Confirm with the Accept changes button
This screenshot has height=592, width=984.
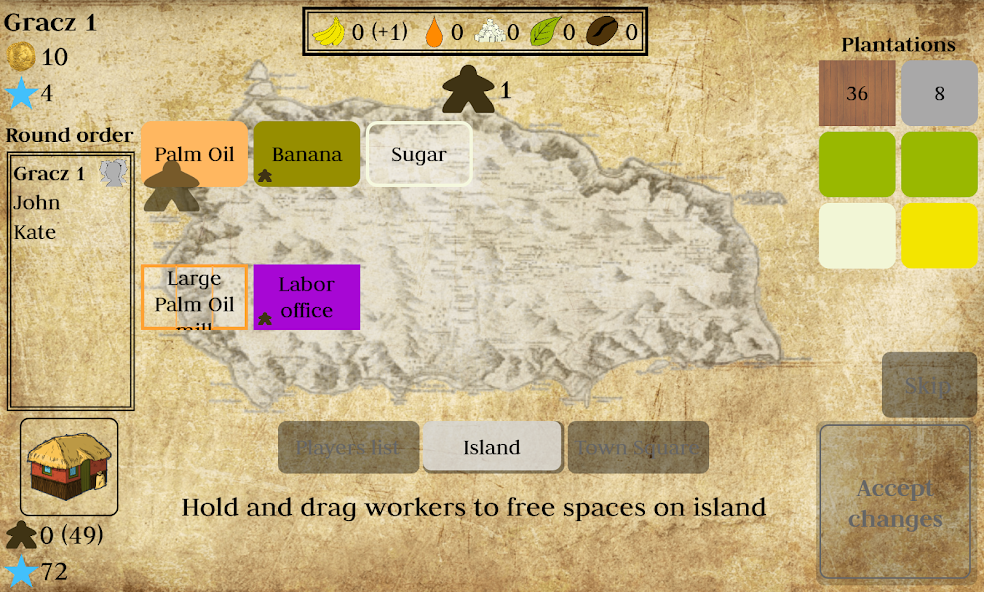896,503
